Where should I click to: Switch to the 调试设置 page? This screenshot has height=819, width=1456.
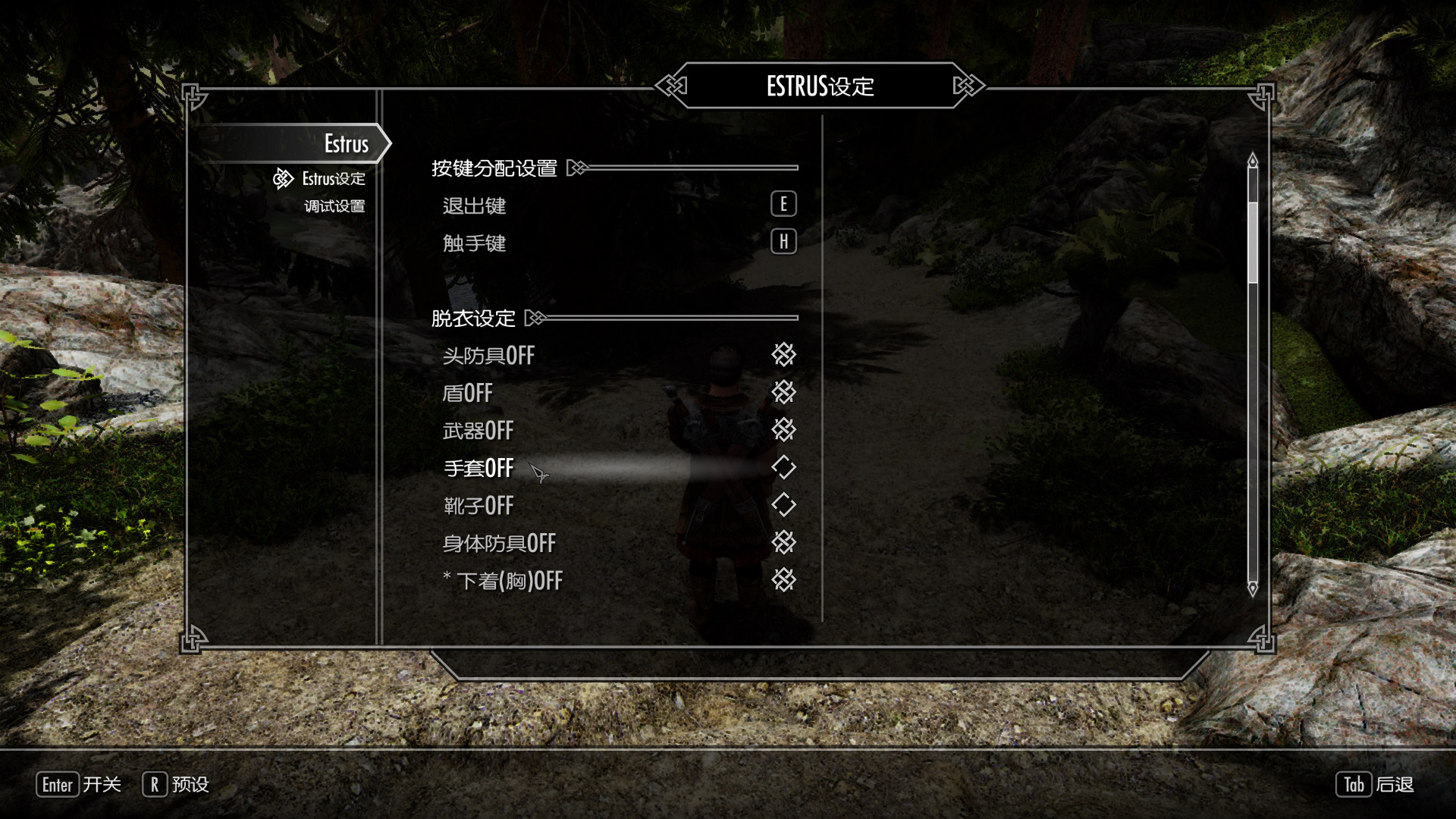(334, 206)
